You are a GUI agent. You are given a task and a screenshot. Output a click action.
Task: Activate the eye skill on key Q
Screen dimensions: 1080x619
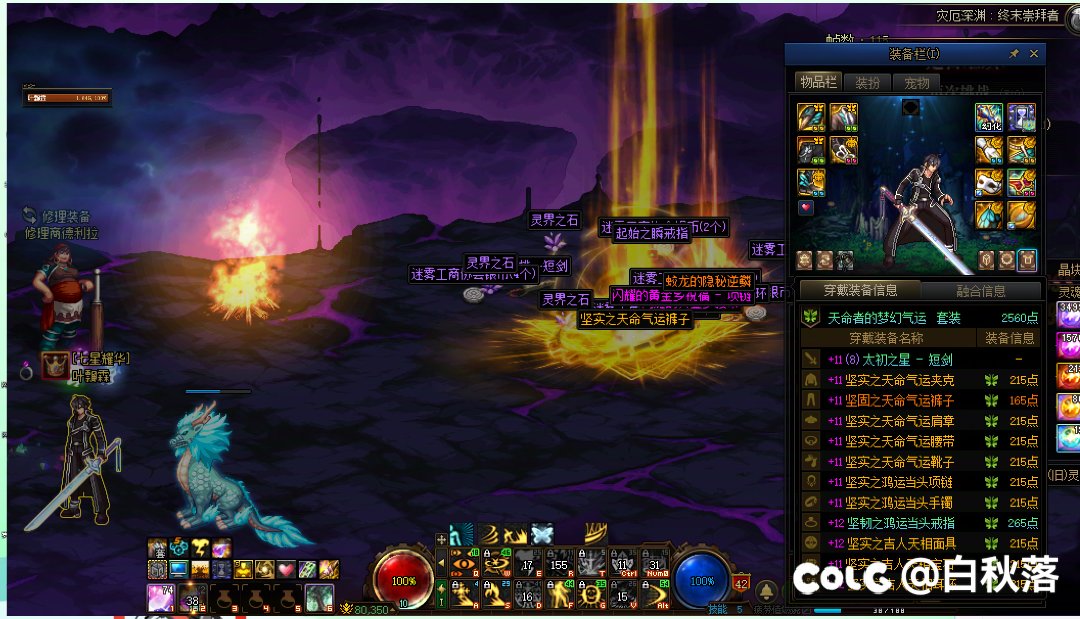[x=464, y=564]
